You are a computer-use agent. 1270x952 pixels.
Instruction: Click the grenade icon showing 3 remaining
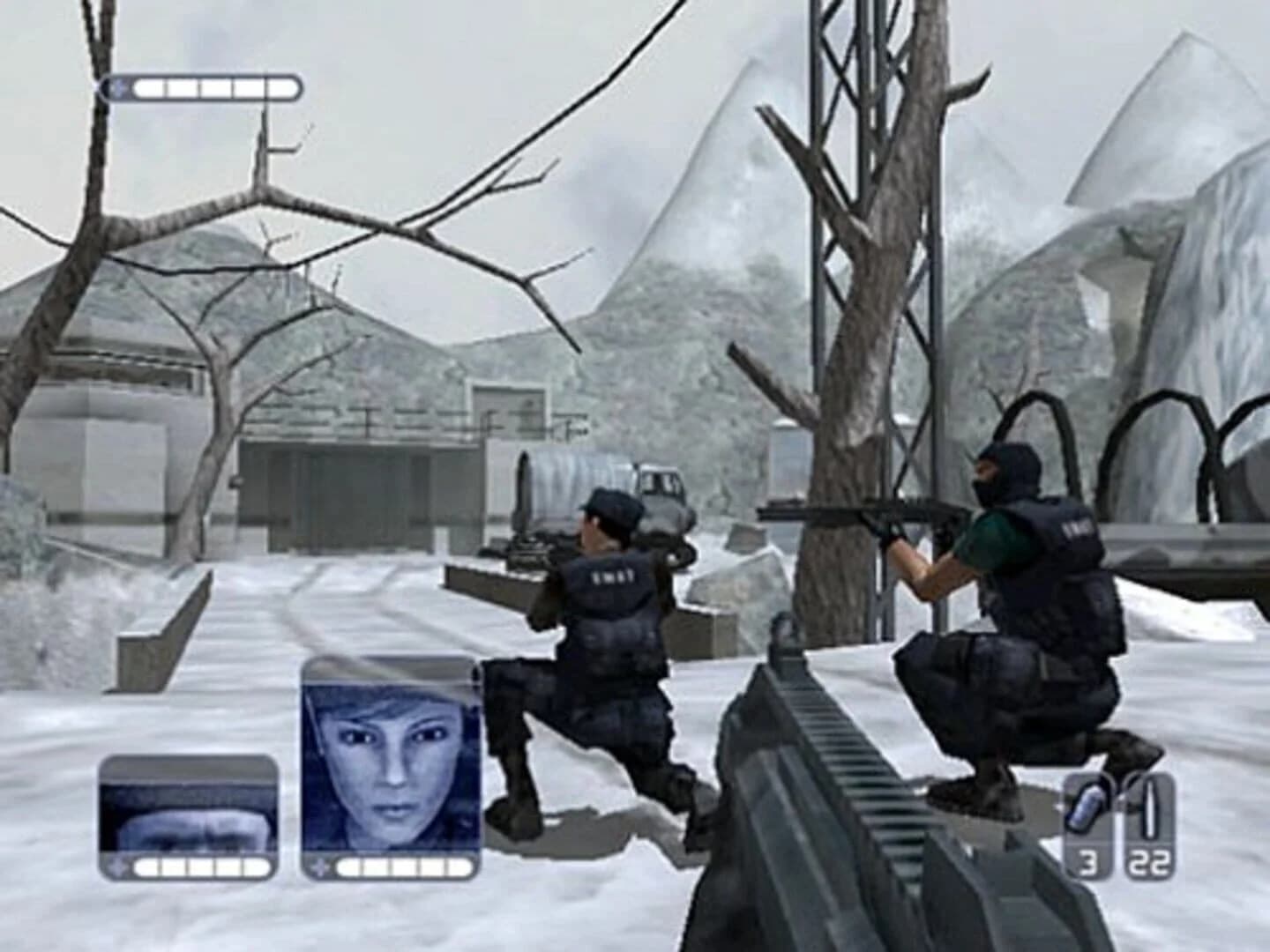coord(1083,807)
